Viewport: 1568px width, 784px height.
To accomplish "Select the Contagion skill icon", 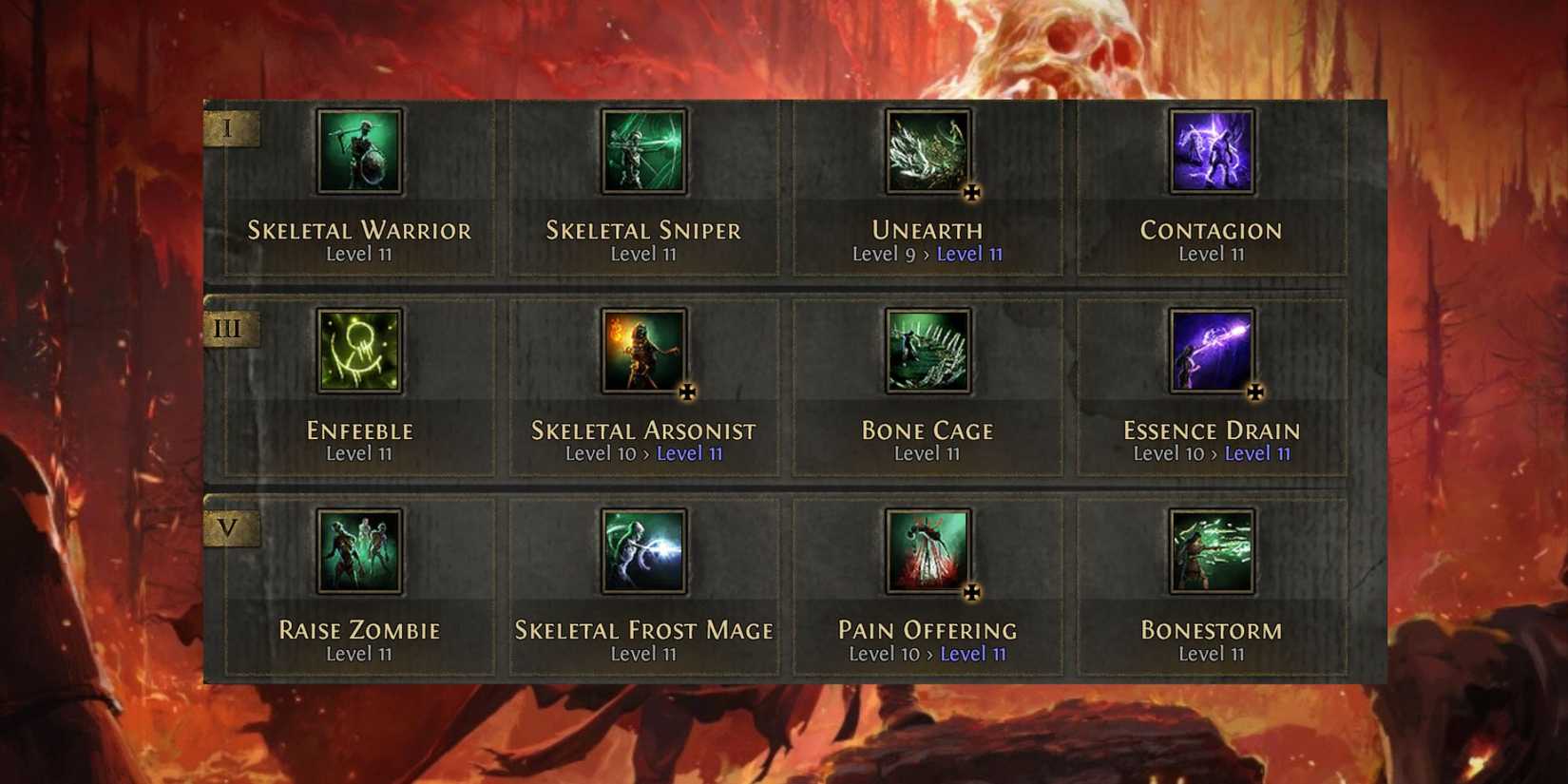I will pyautogui.click(x=1211, y=152).
